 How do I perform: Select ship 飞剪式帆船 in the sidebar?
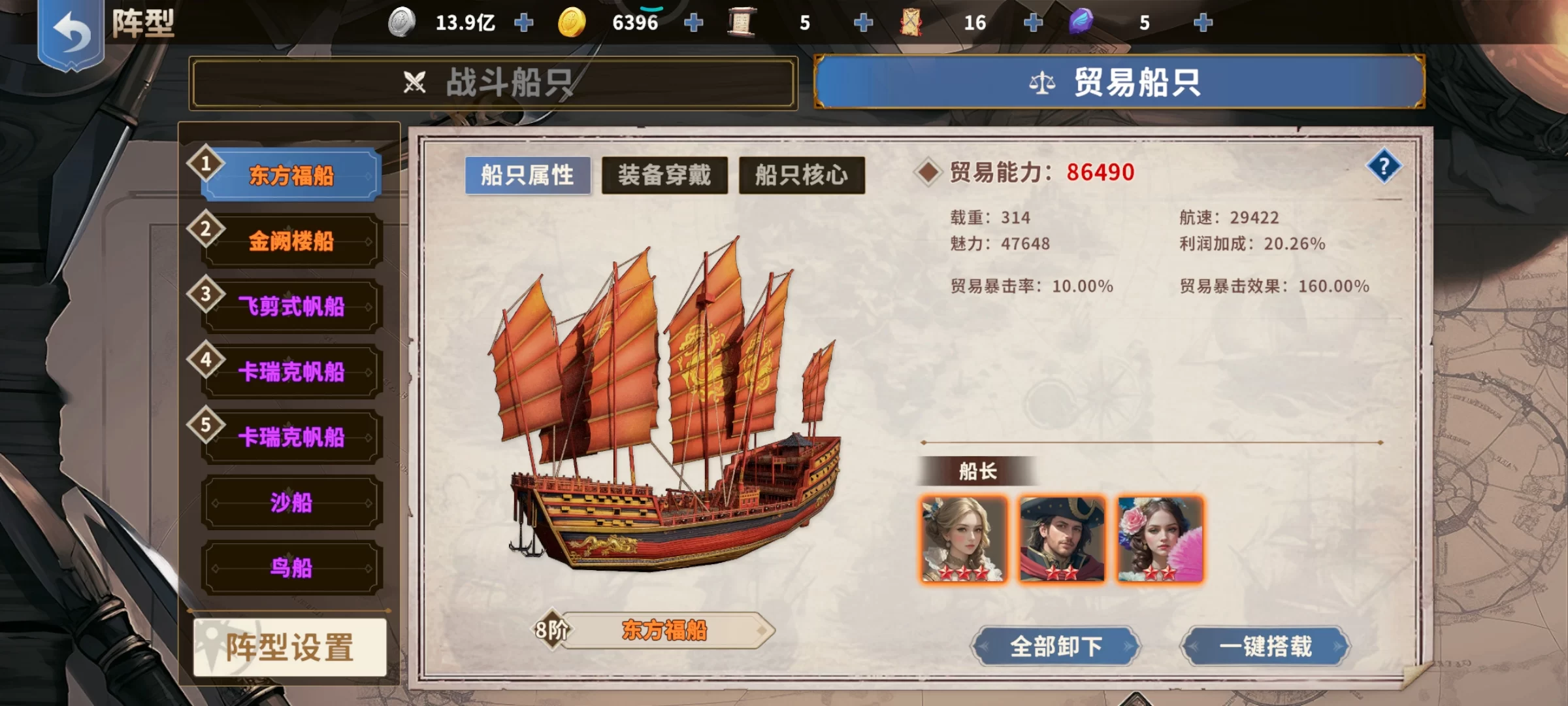(x=291, y=305)
